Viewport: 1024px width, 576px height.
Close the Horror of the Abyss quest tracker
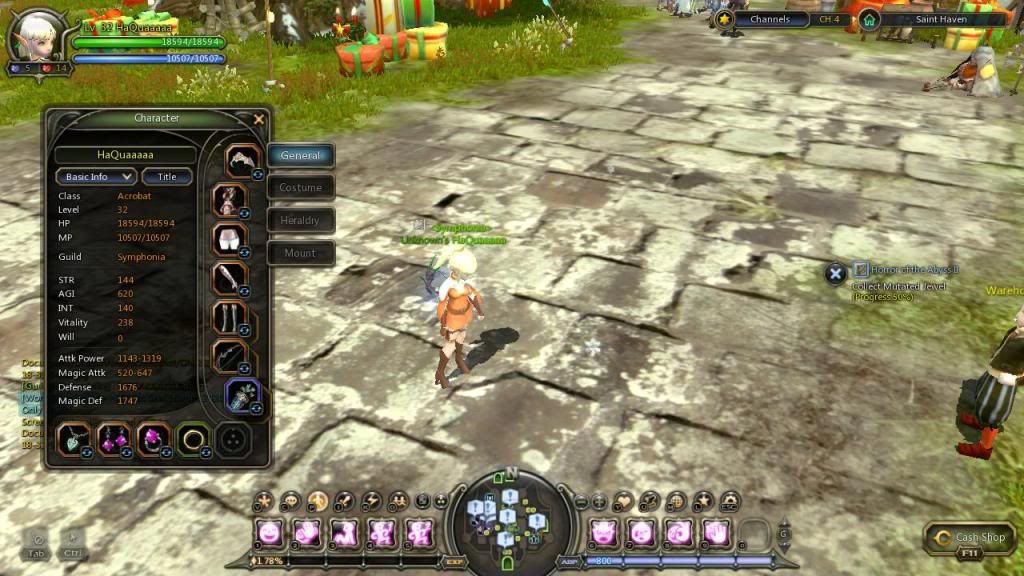point(835,271)
